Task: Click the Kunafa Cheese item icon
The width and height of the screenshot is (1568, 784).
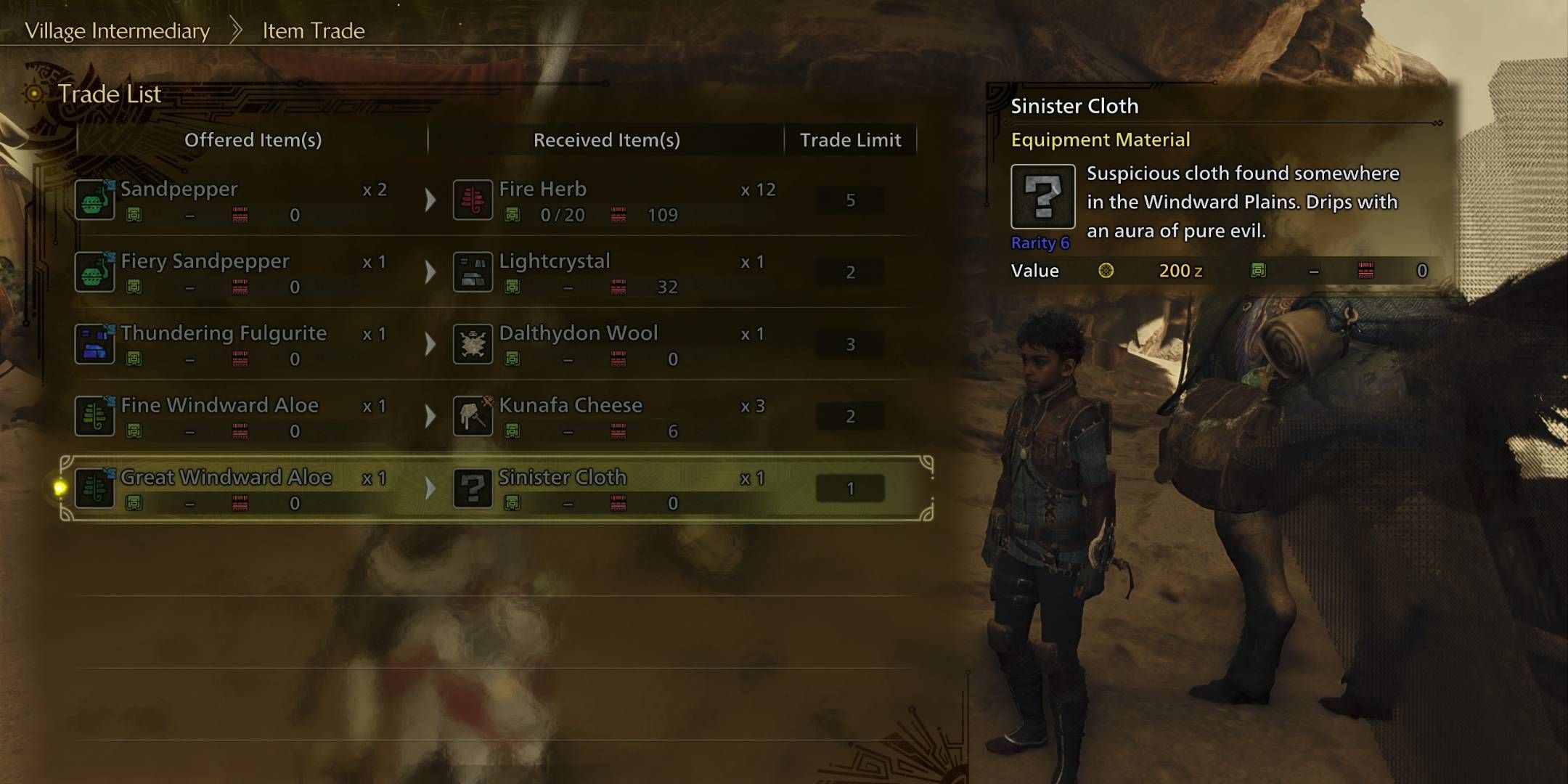Action: [473, 415]
